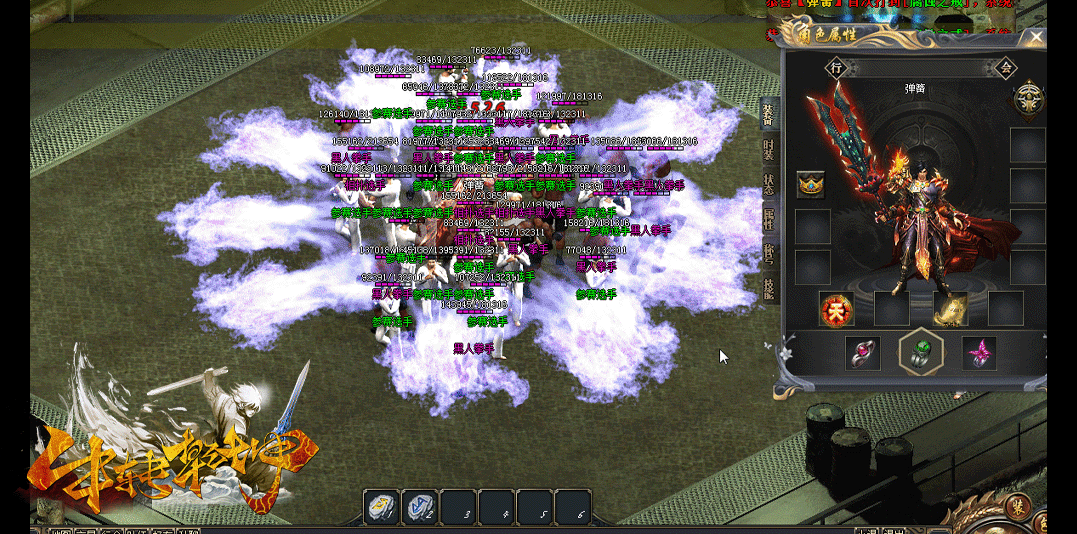
Task: Select the golden crown helmet slot
Action: (811, 184)
